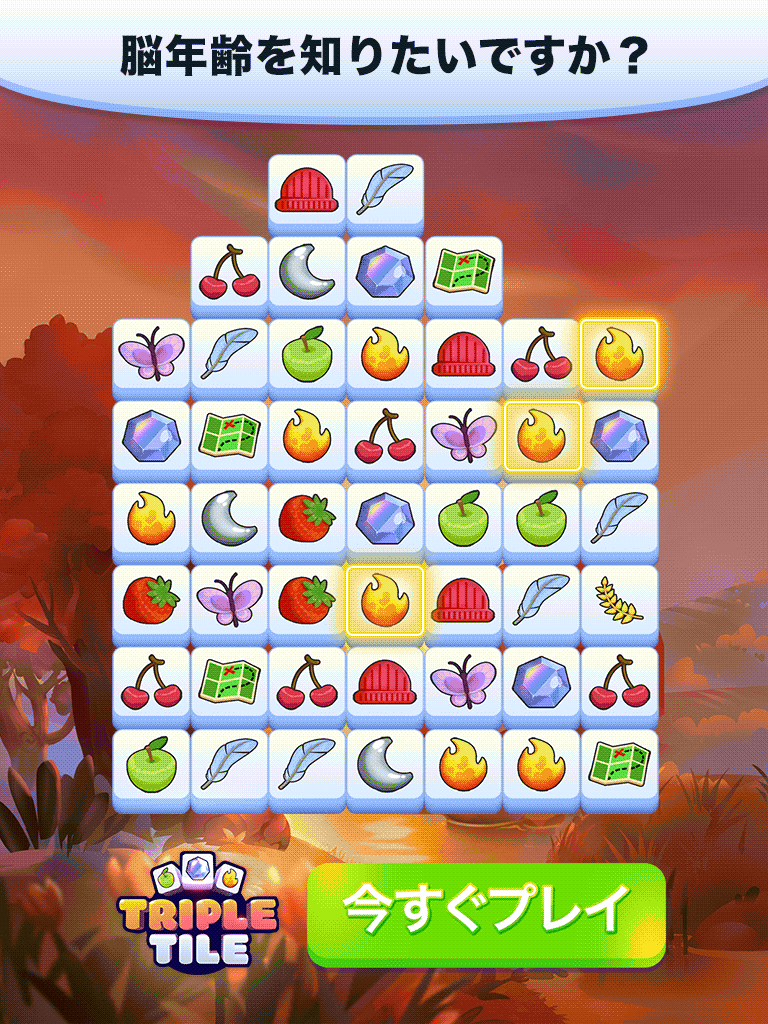Choose the glowing flame tile between butterfly and gem

(542, 436)
